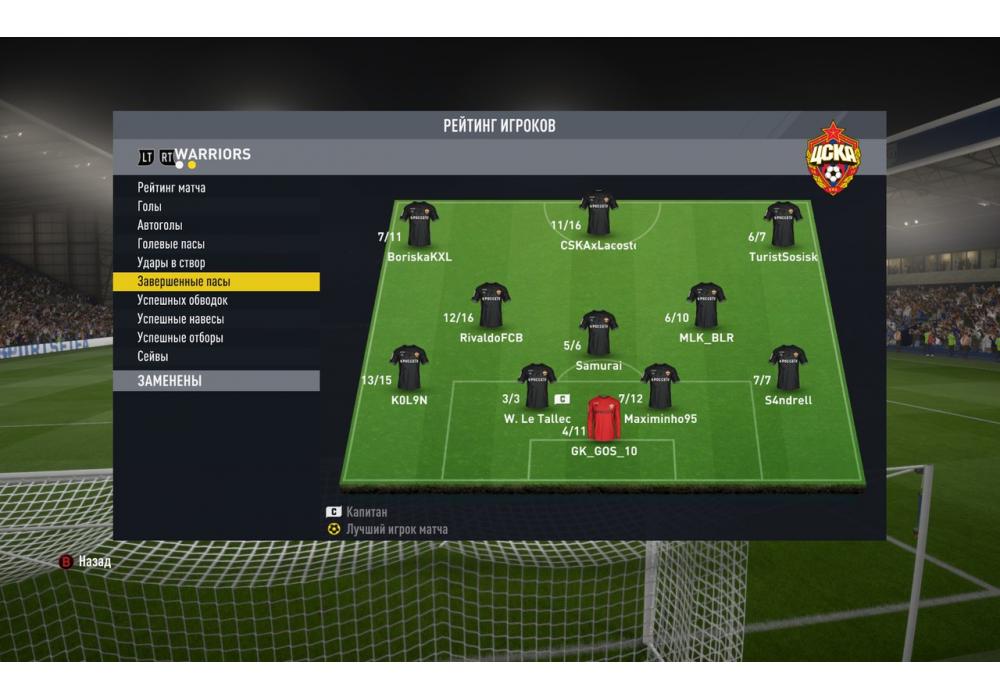Select central player Samurai
Image resolution: width=1000 pixels, height=700 pixels.
[598, 333]
